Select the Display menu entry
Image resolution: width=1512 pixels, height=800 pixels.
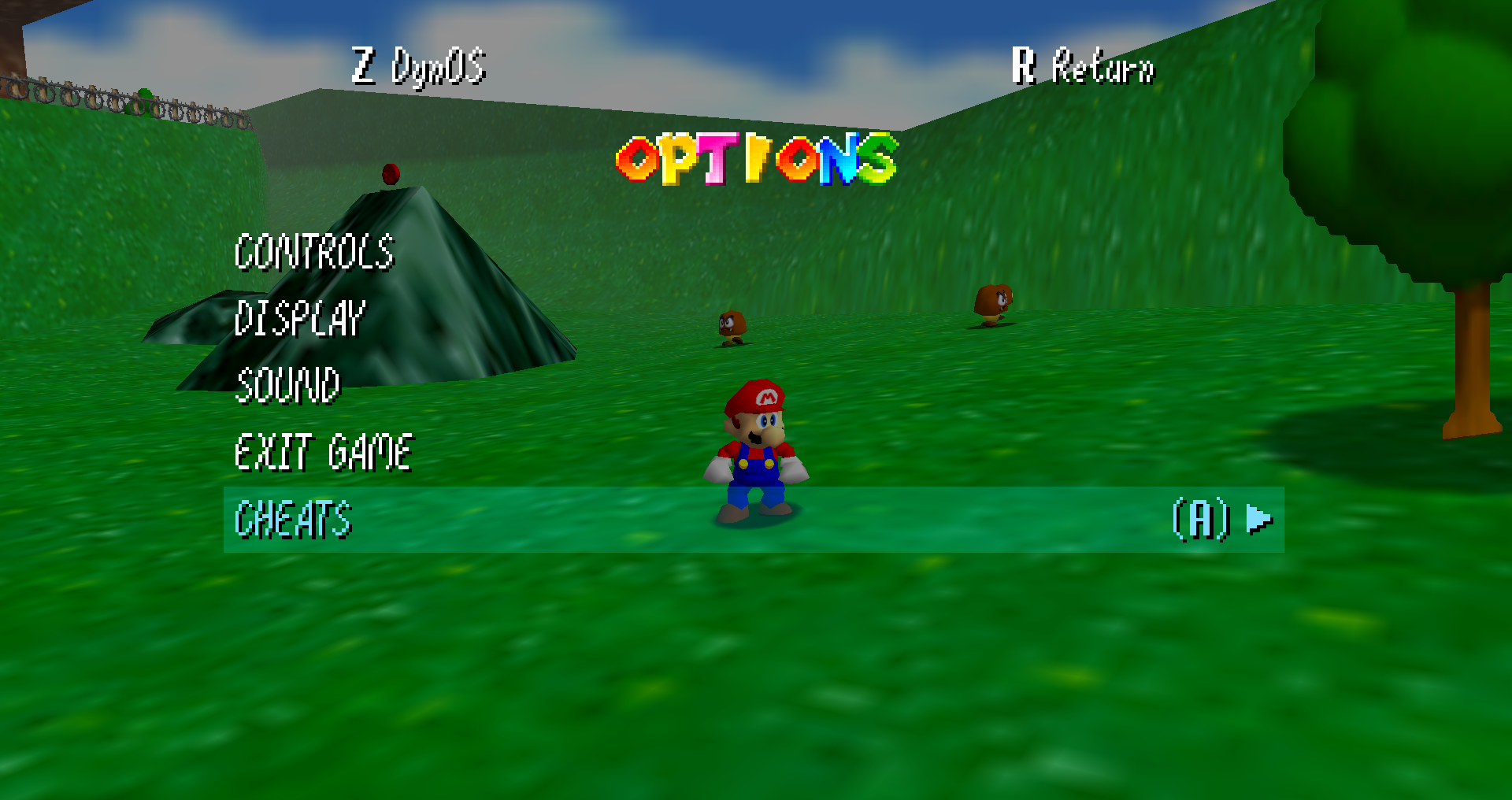coord(299,319)
